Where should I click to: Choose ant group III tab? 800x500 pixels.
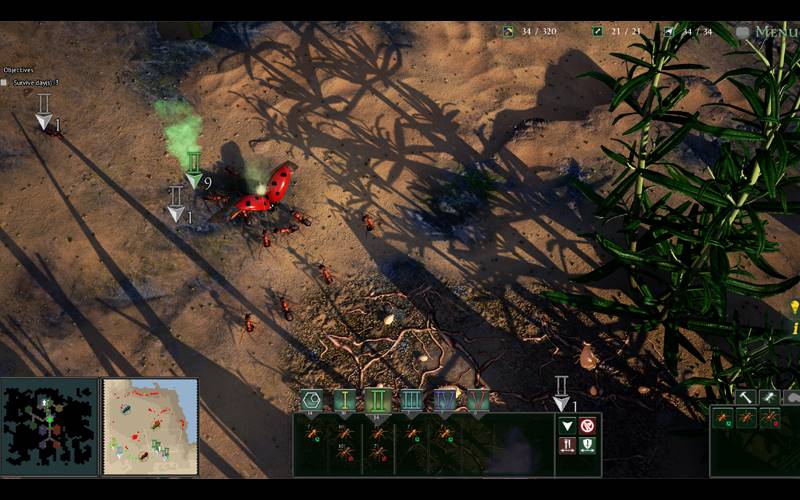pyautogui.click(x=411, y=401)
